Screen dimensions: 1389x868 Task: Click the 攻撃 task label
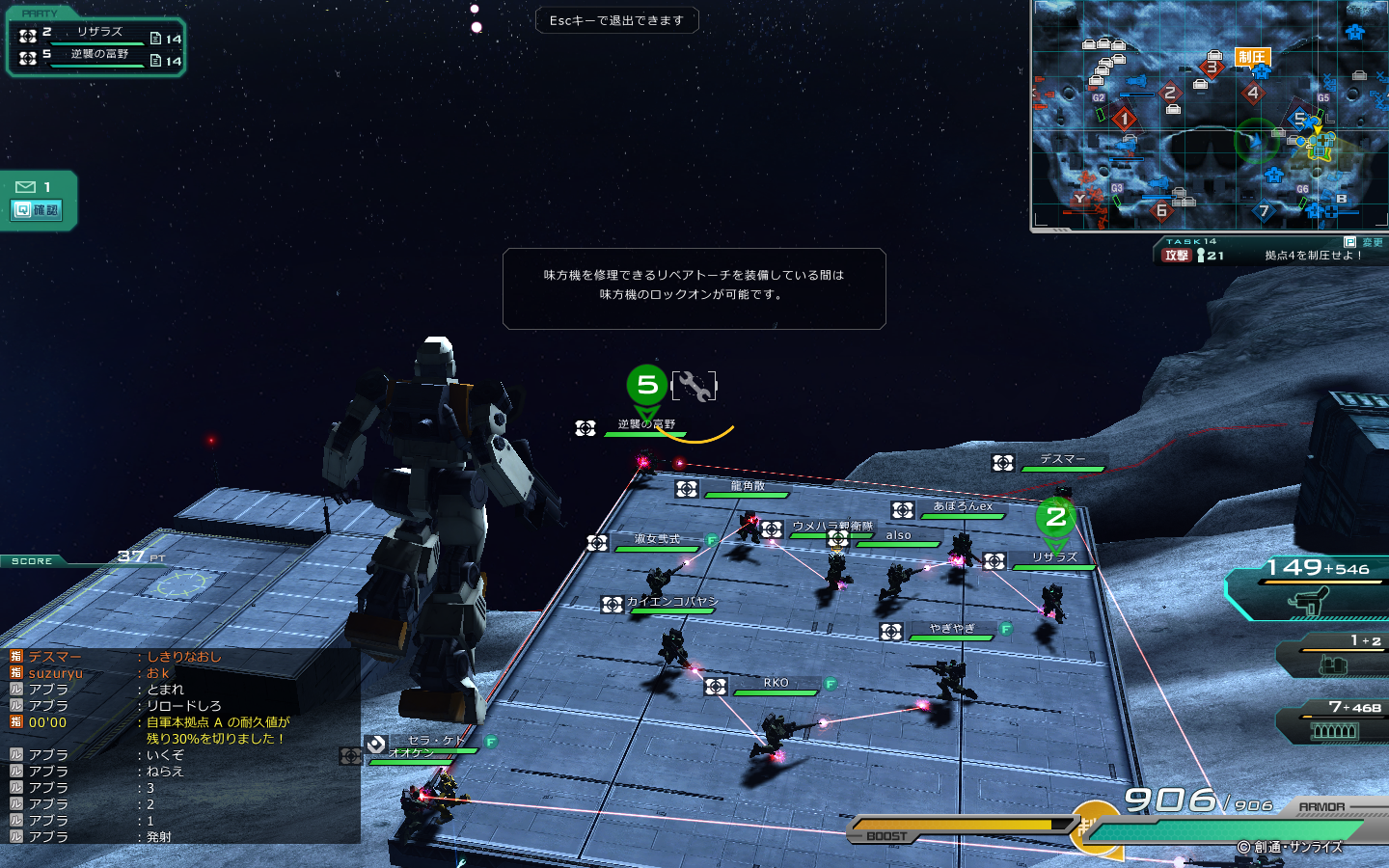1176,256
